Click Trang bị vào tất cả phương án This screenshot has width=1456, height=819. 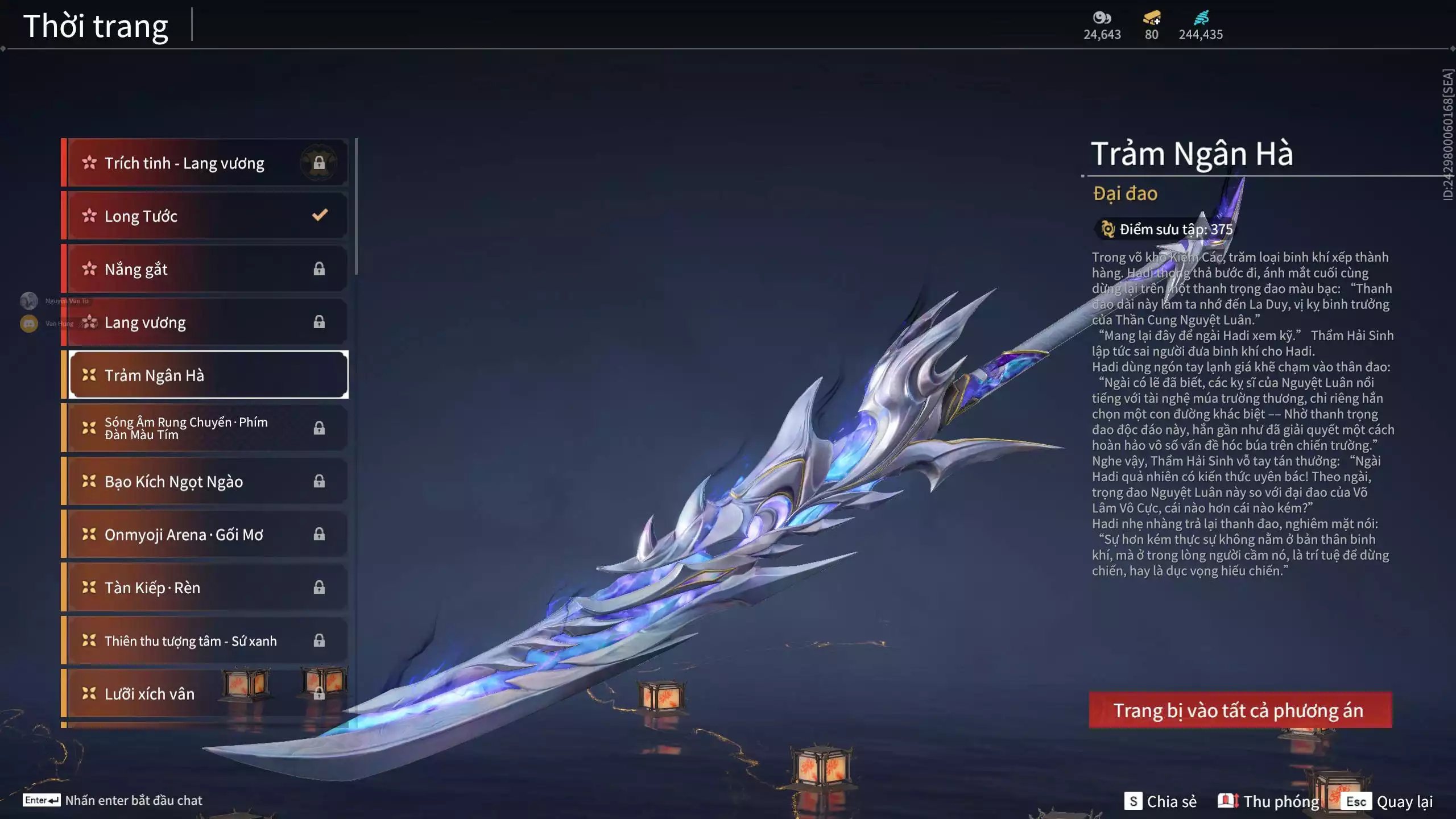pos(1240,710)
